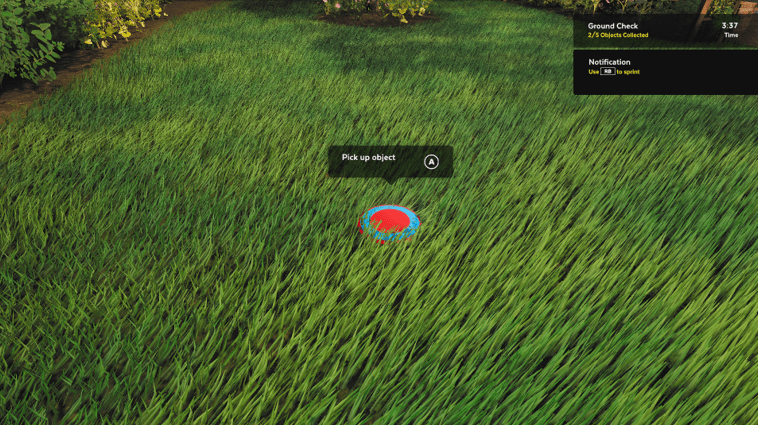This screenshot has height=425, width=758.
Task: Select the Ground Check objective tracker
Action: coord(663,30)
